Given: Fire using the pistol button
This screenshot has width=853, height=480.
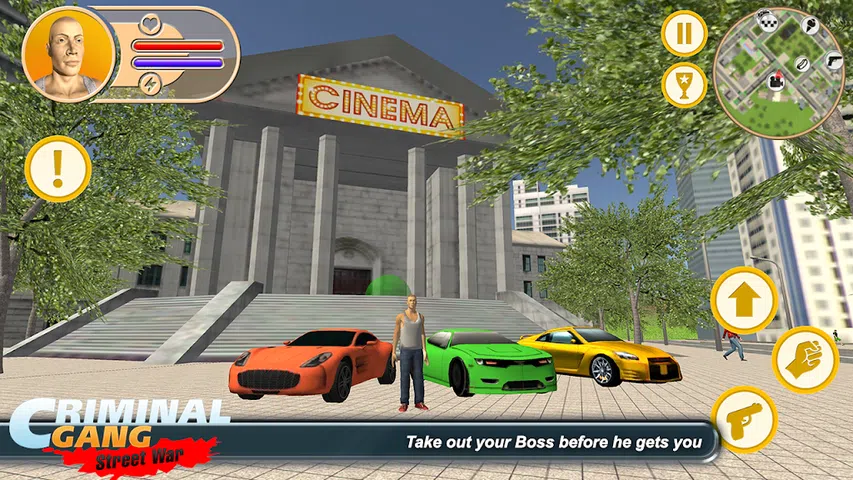Looking at the screenshot, I should coord(744,419).
